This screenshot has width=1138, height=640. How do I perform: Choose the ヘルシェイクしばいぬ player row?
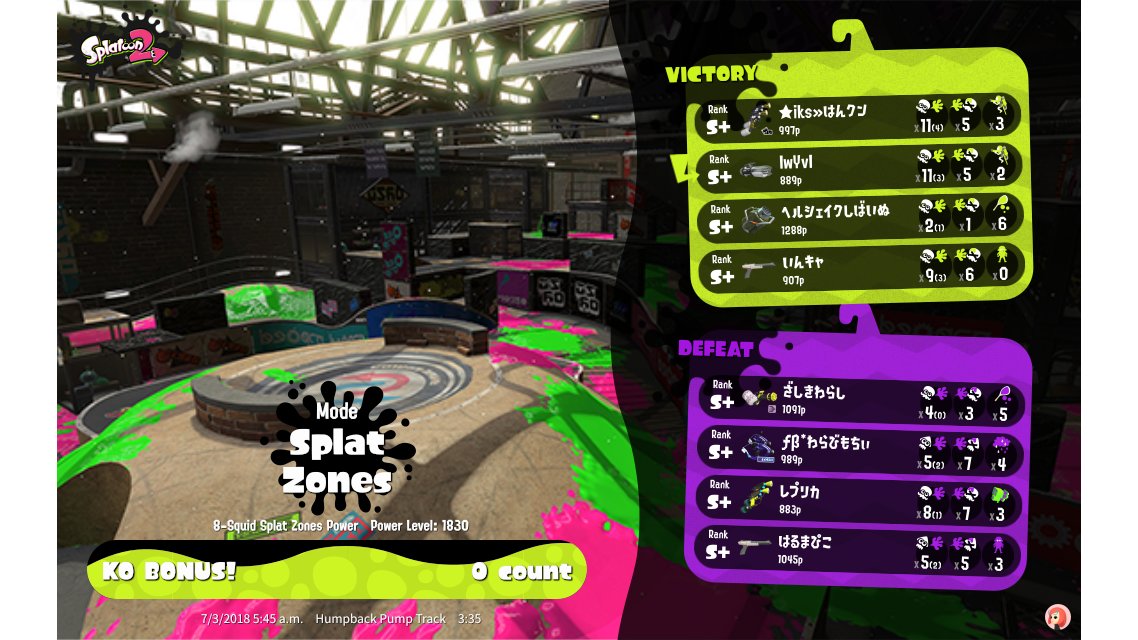click(858, 218)
